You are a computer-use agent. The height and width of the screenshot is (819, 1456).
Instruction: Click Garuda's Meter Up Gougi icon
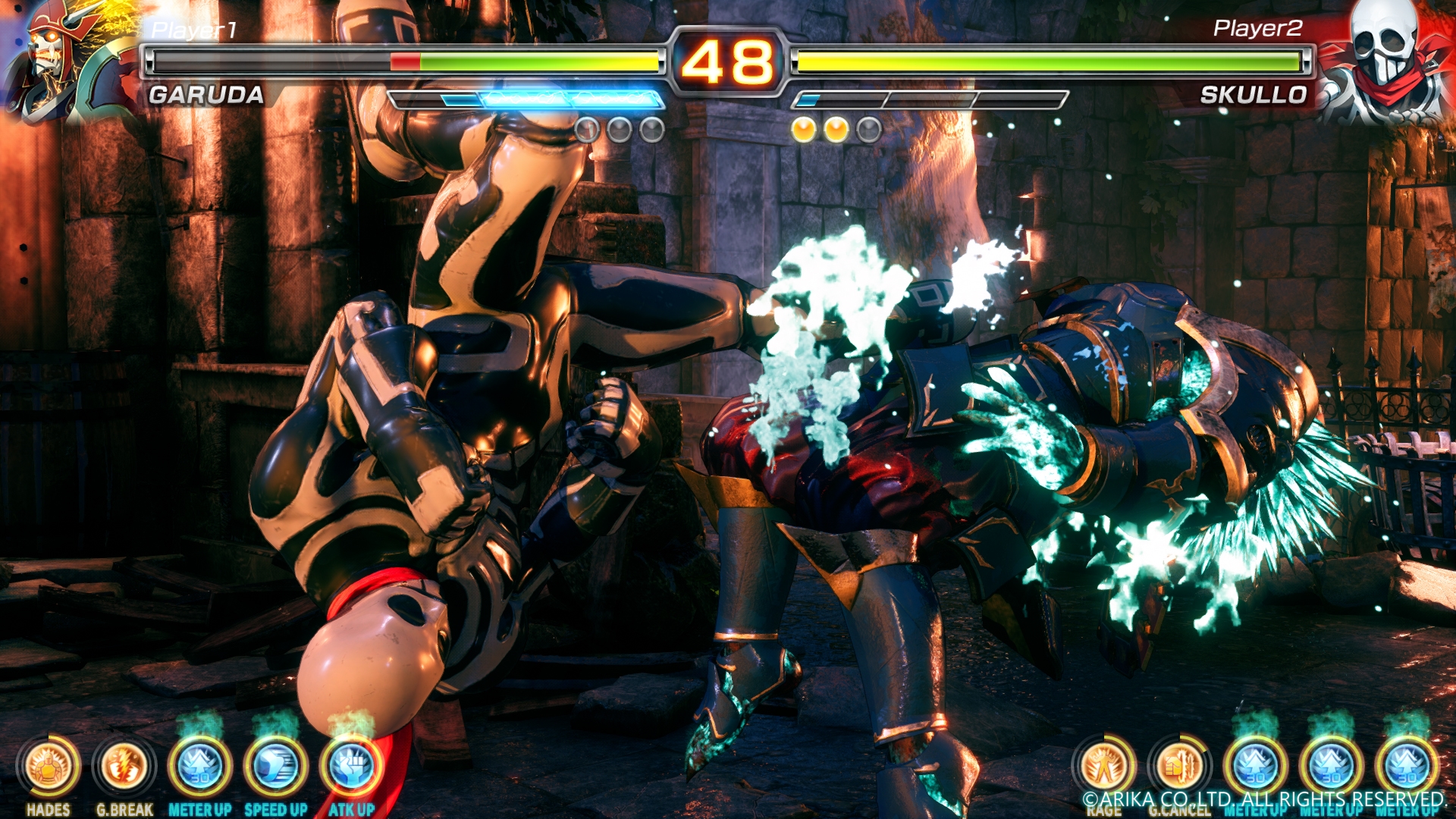(200, 767)
